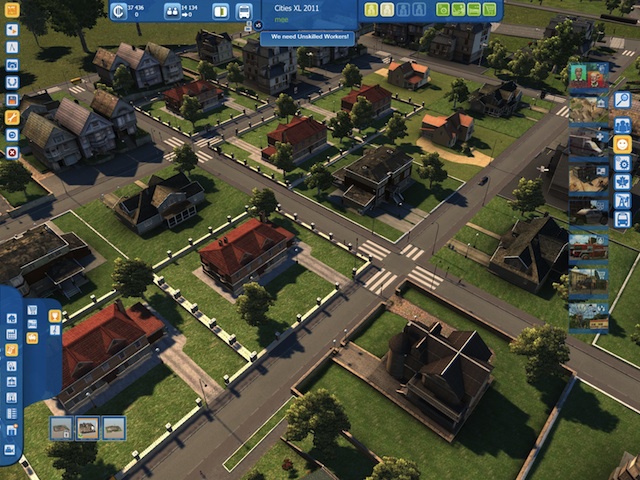Open the 'We need Unskilled Workers!' notification

point(307,37)
